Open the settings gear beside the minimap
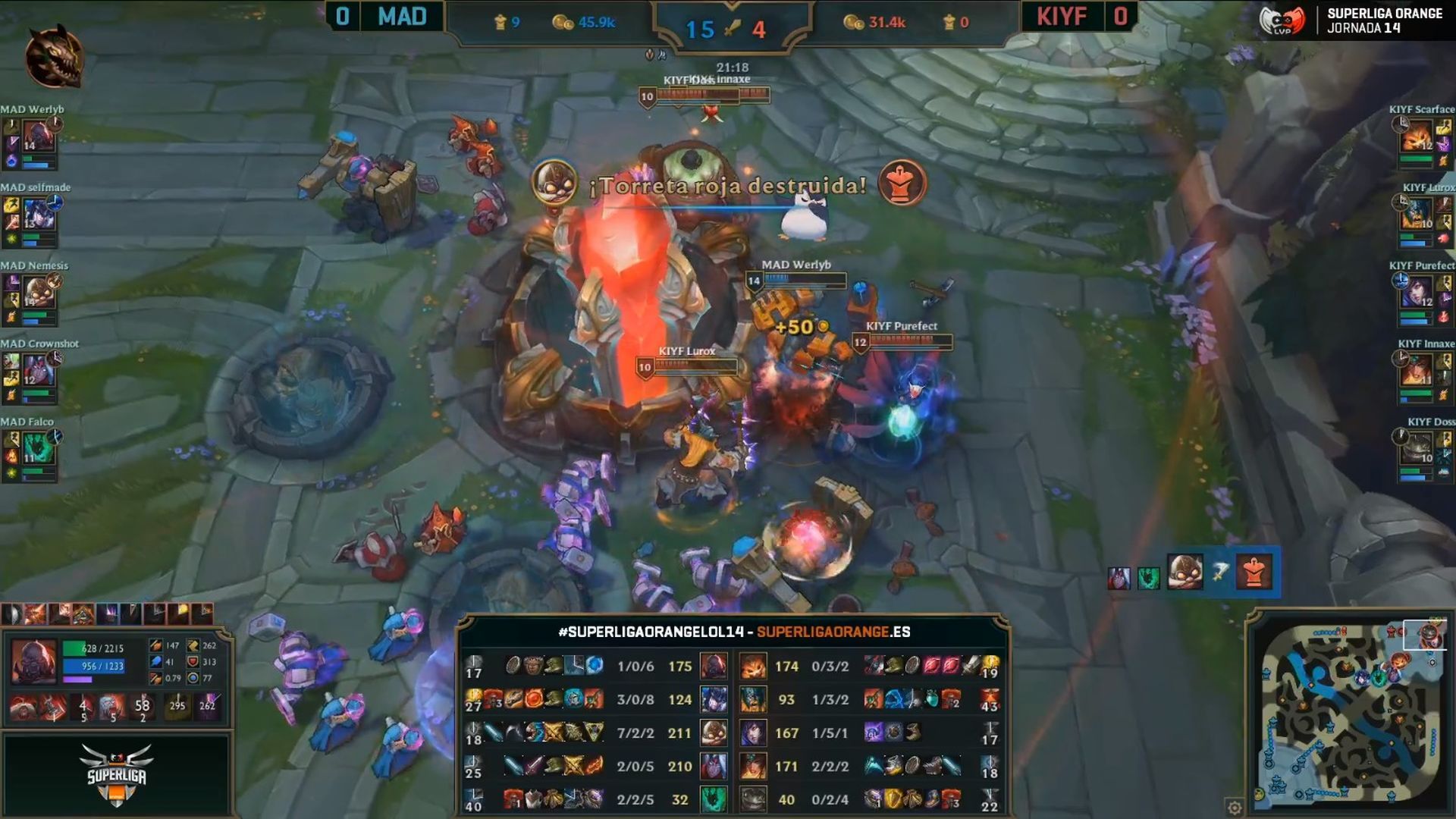Viewport: 1456px width, 819px height. pyautogui.click(x=1235, y=807)
